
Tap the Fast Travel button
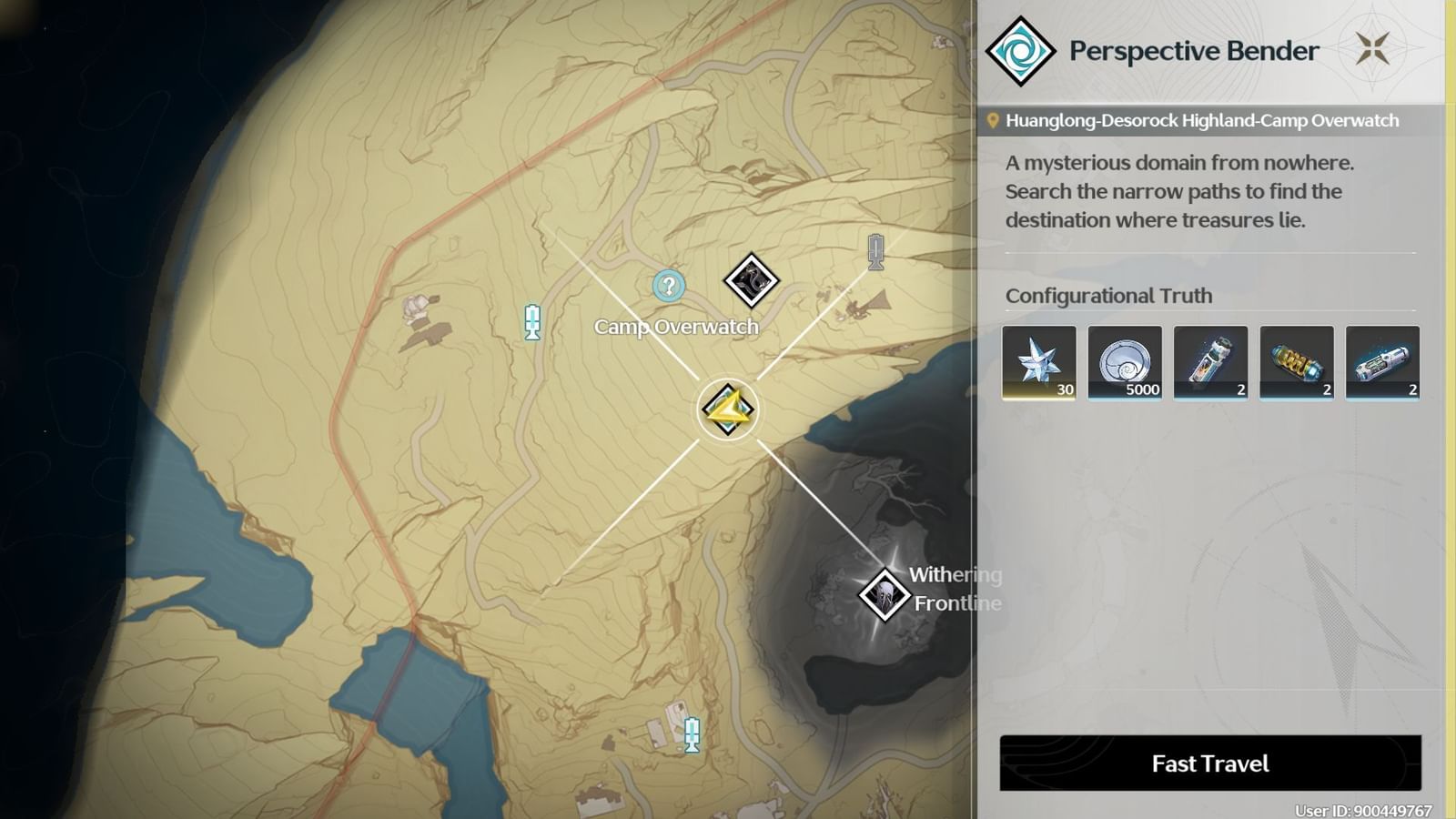tap(1211, 763)
